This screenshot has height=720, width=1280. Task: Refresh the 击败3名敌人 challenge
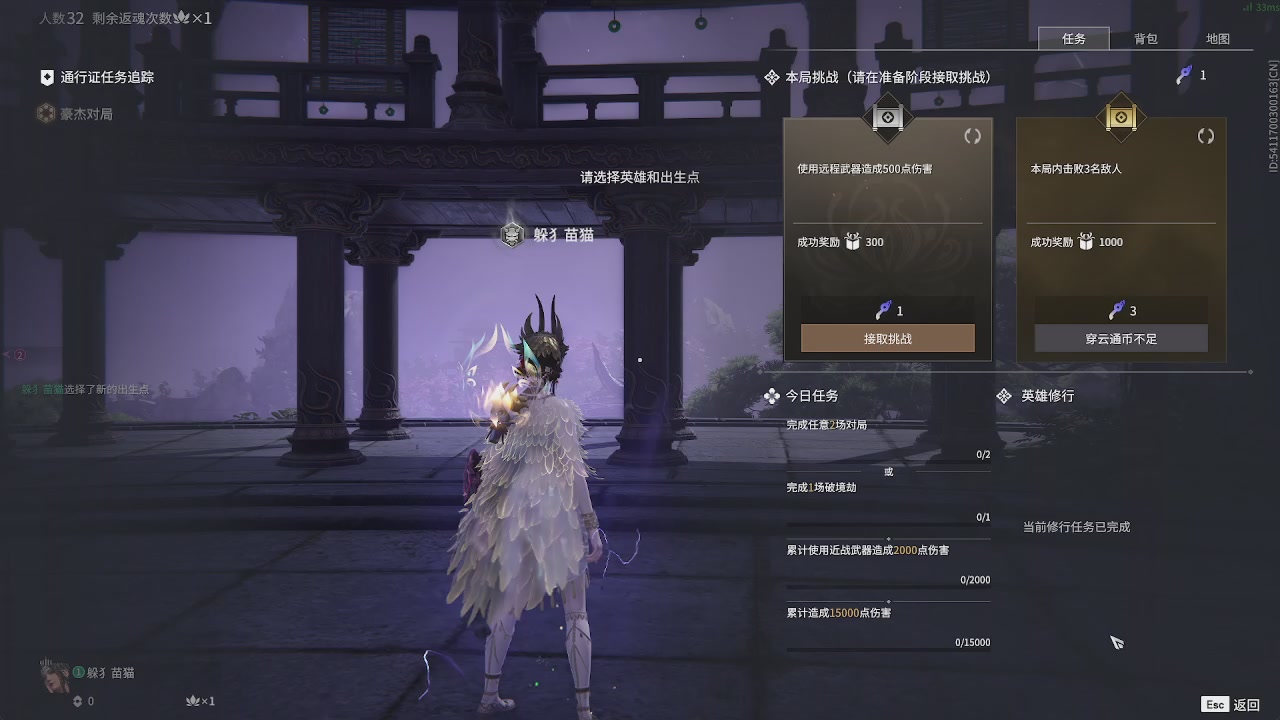pos(1206,136)
